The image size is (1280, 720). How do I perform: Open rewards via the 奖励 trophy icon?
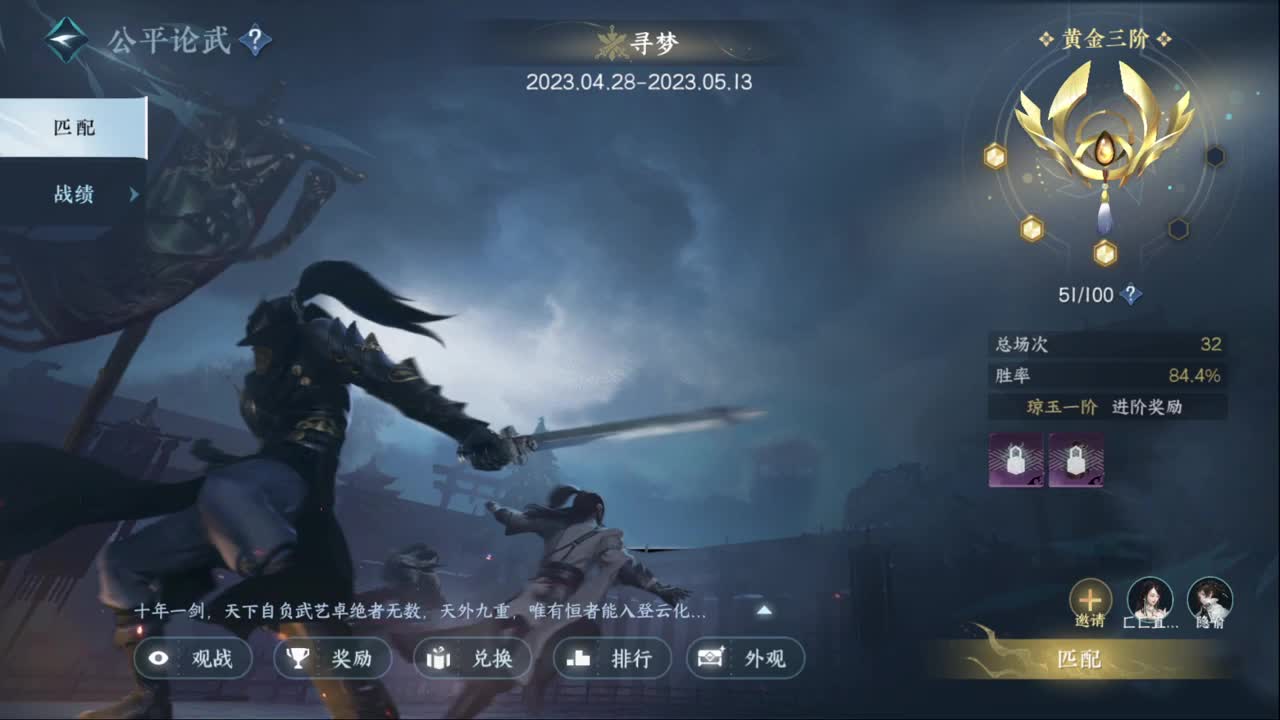295,659
